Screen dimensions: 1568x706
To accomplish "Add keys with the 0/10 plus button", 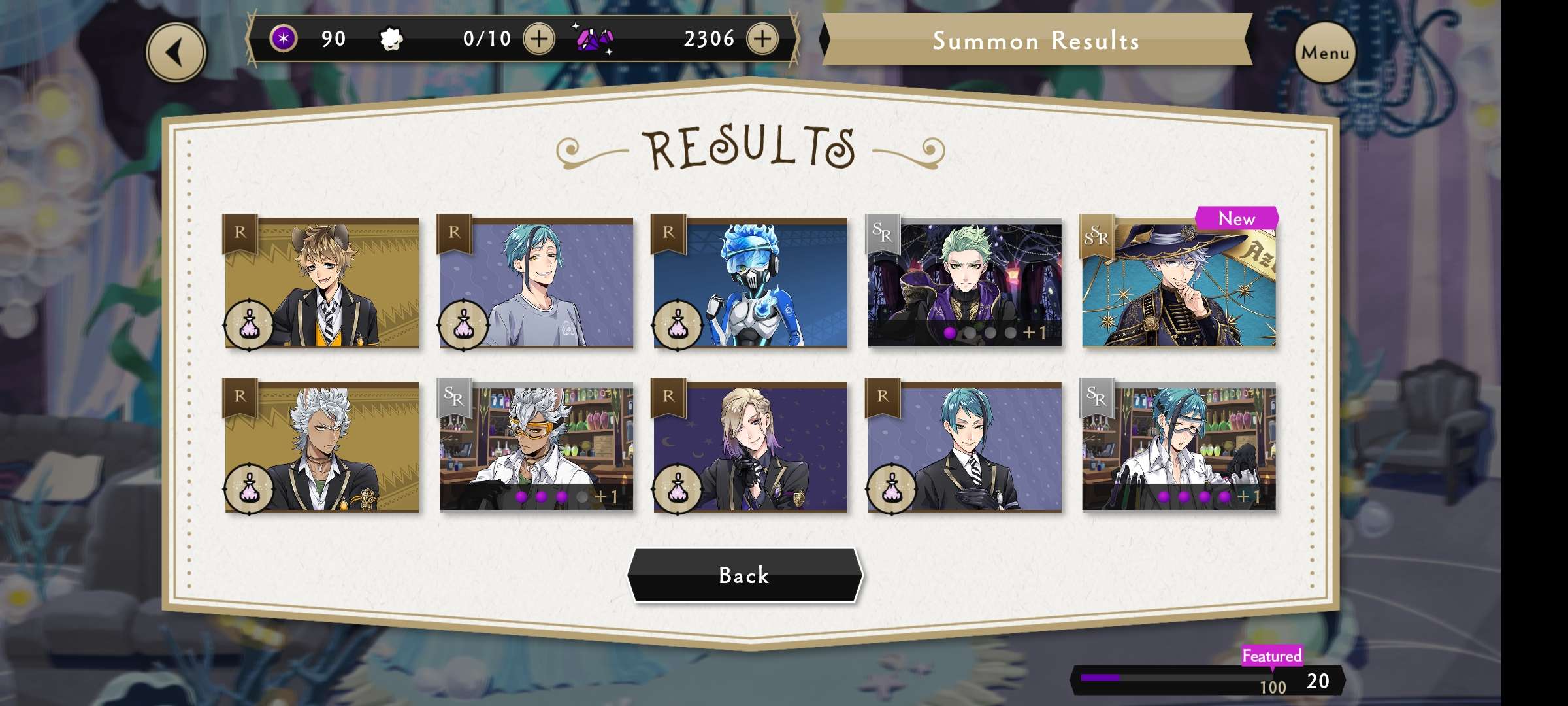I will 539,39.
